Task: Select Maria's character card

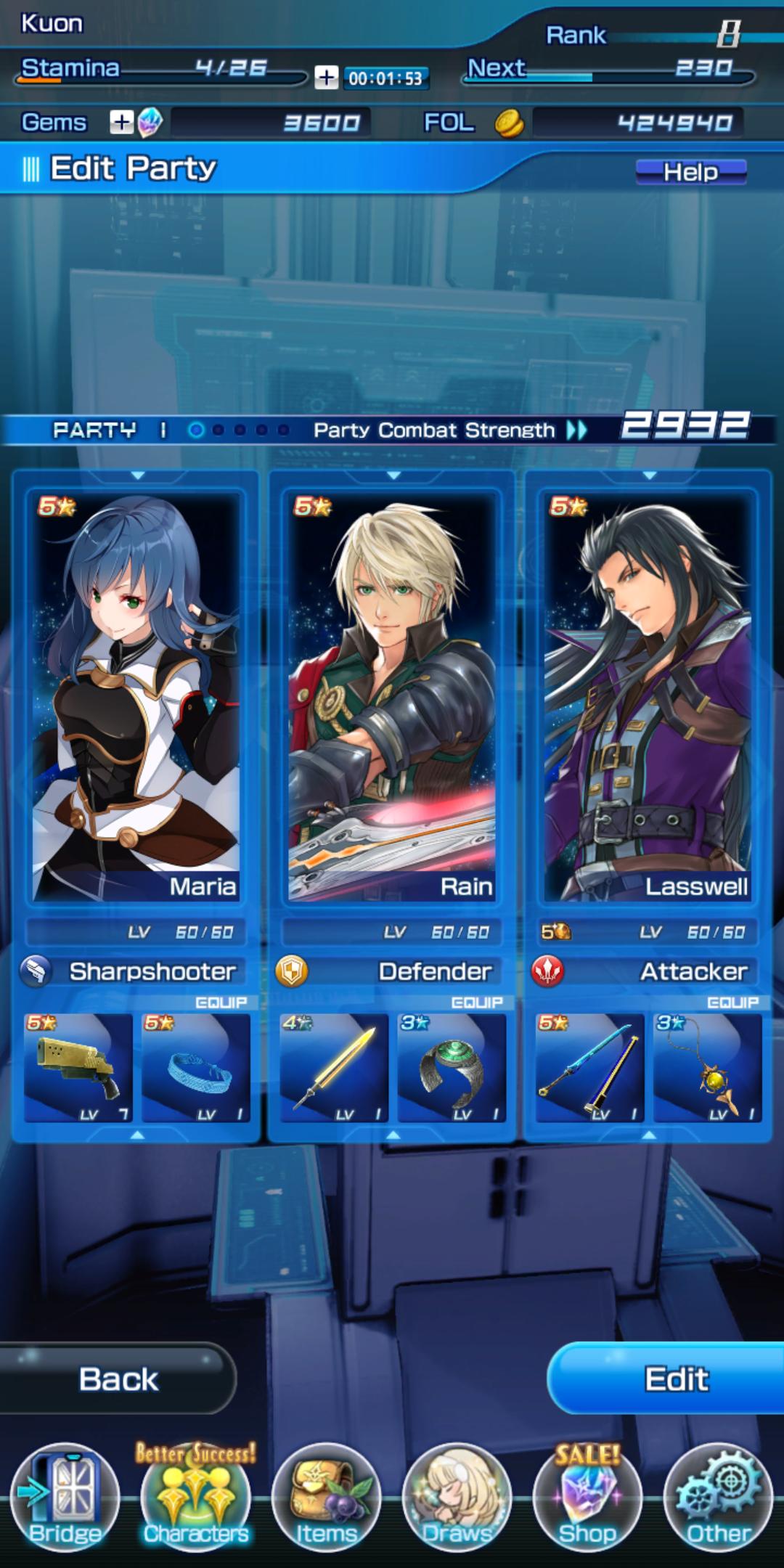Action: tap(136, 695)
